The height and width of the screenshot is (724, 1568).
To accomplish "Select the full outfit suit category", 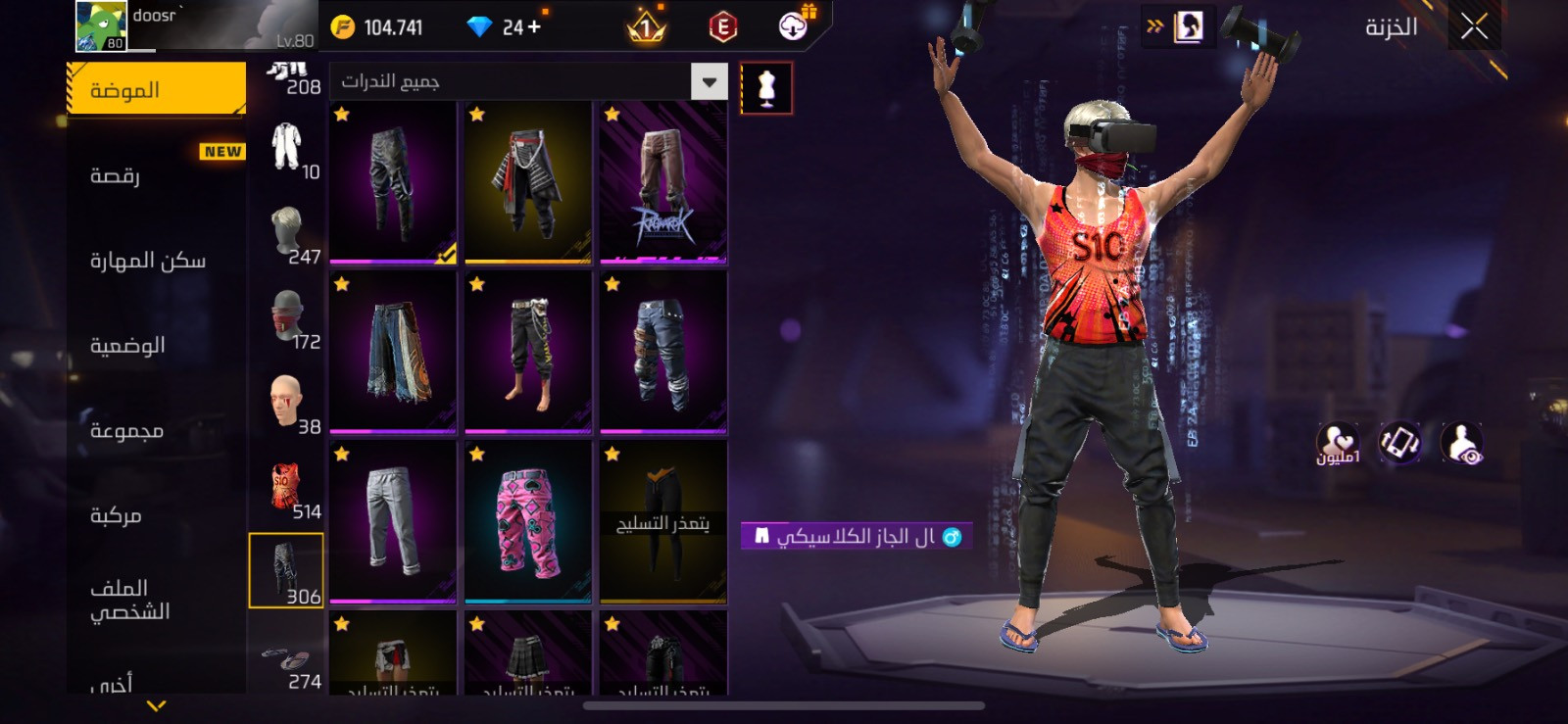I will (288, 147).
